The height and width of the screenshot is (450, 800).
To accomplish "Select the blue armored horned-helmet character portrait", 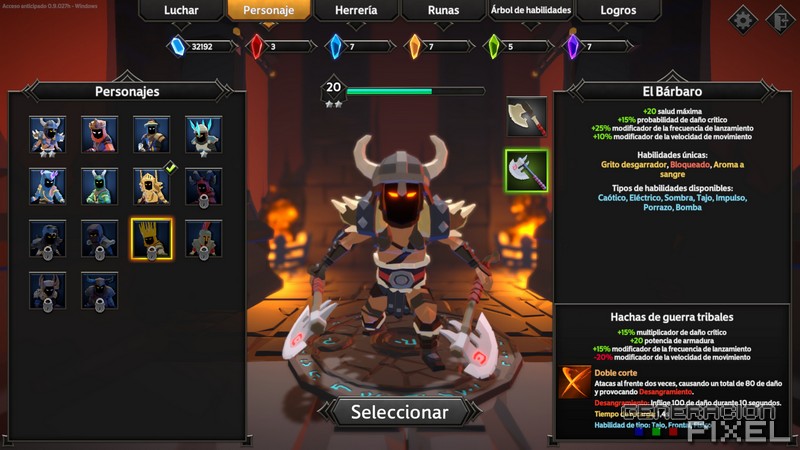I will click(47, 135).
